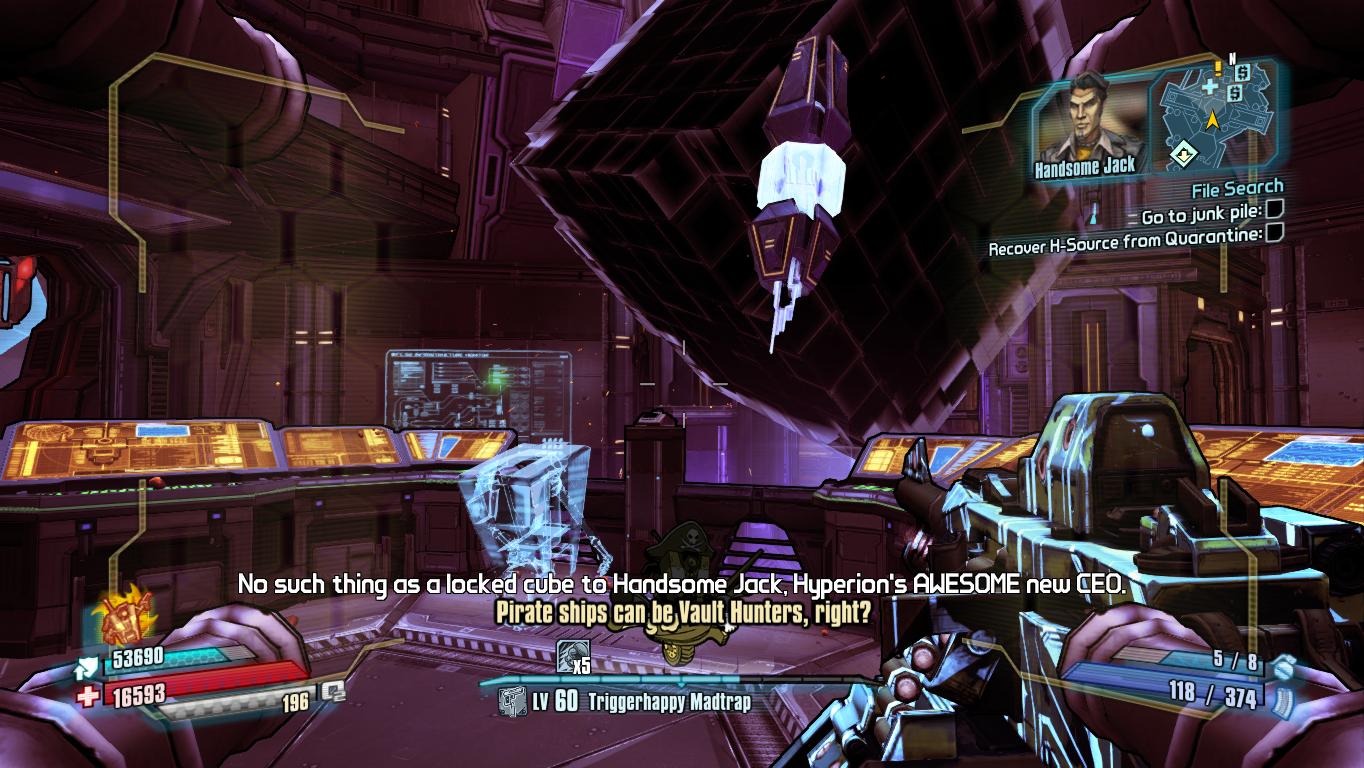Select the Triggerhappy Madtrap weapon label
Screen dimensions: 1364x768
click(x=670, y=702)
